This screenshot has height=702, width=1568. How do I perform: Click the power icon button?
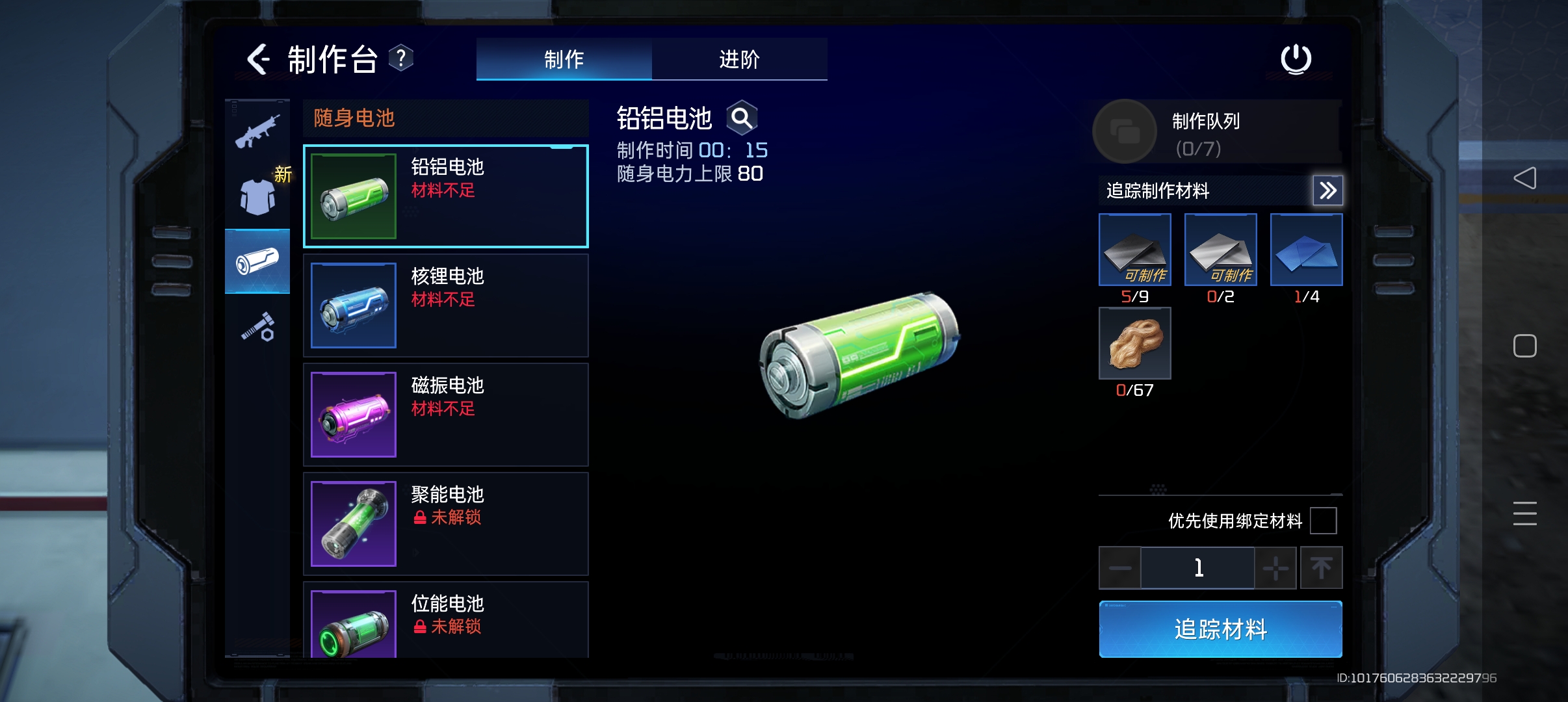tap(1296, 59)
